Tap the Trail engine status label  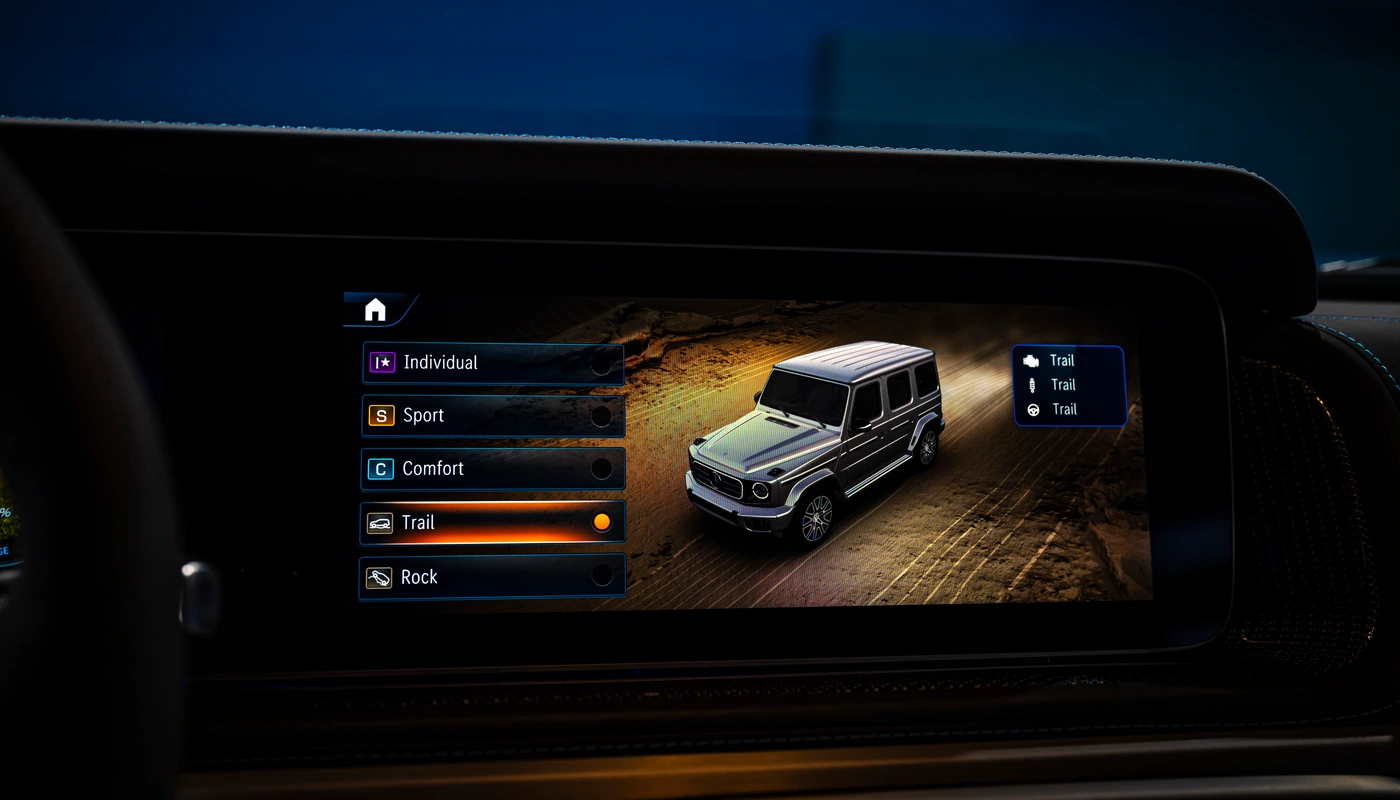(1063, 360)
